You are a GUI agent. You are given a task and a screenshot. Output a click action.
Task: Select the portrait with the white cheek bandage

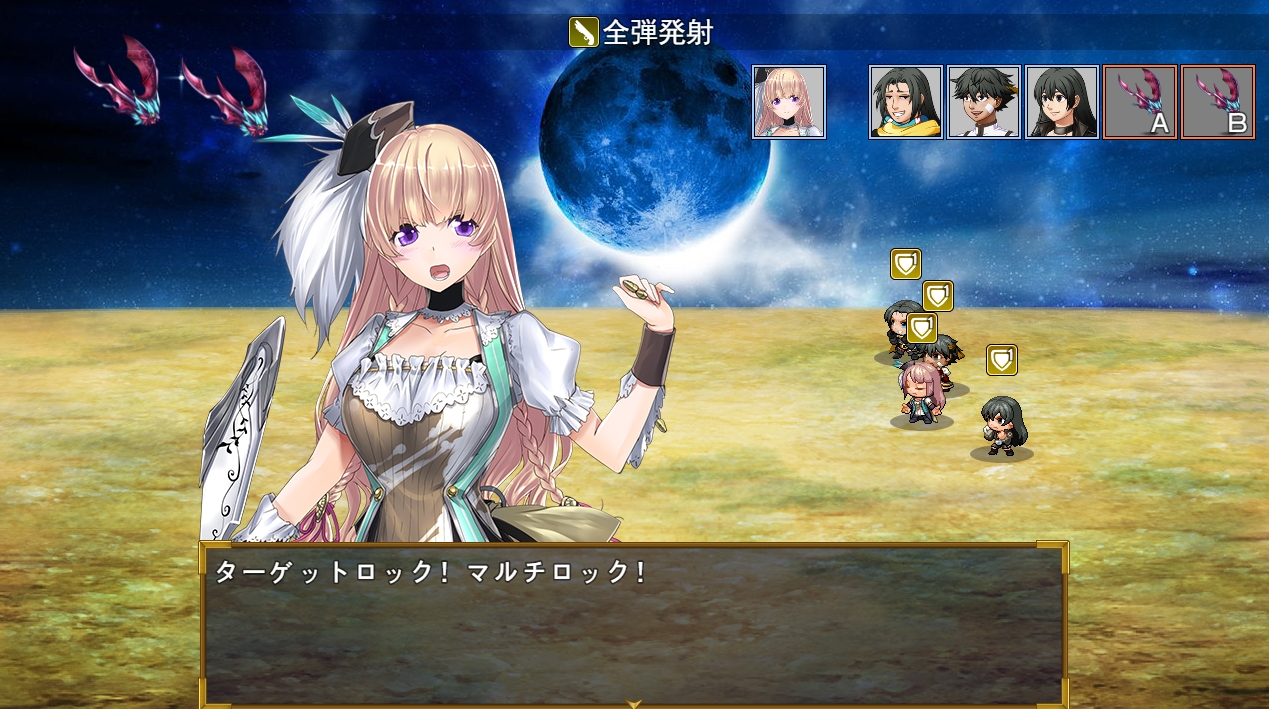[x=984, y=102]
